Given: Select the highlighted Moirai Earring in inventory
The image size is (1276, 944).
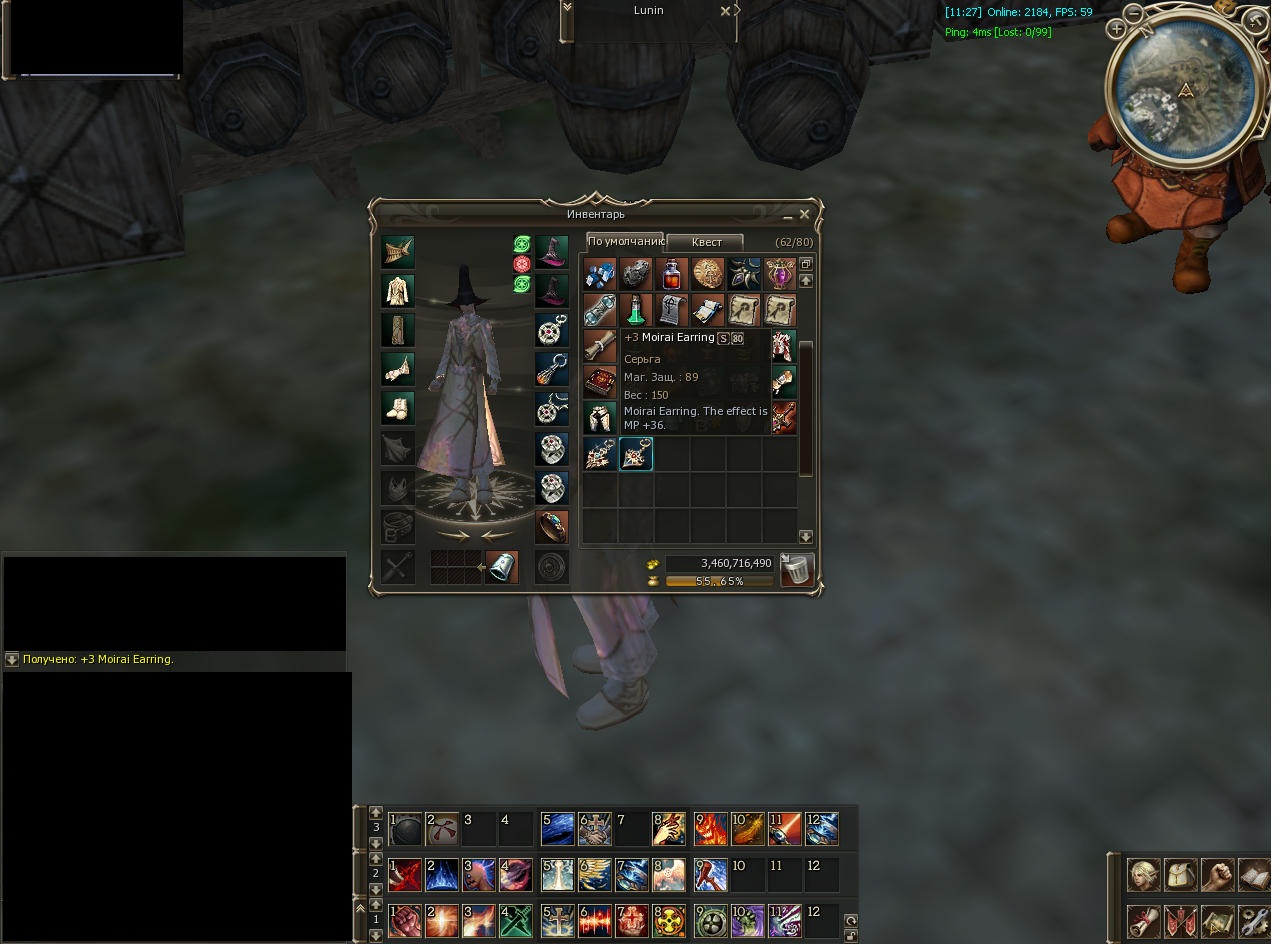Looking at the screenshot, I should pos(636,454).
